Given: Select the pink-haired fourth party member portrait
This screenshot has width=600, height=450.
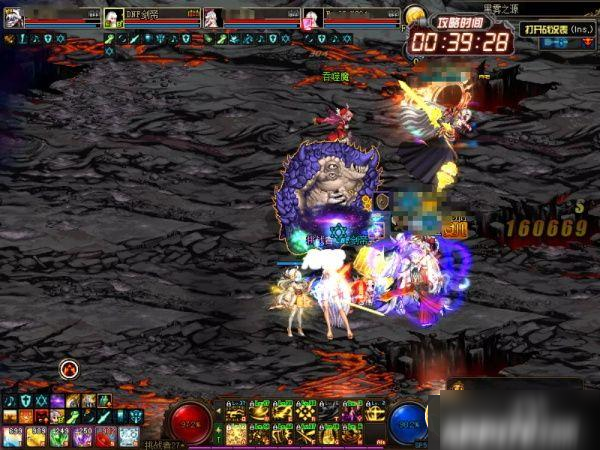Looking at the screenshot, I should [311, 18].
